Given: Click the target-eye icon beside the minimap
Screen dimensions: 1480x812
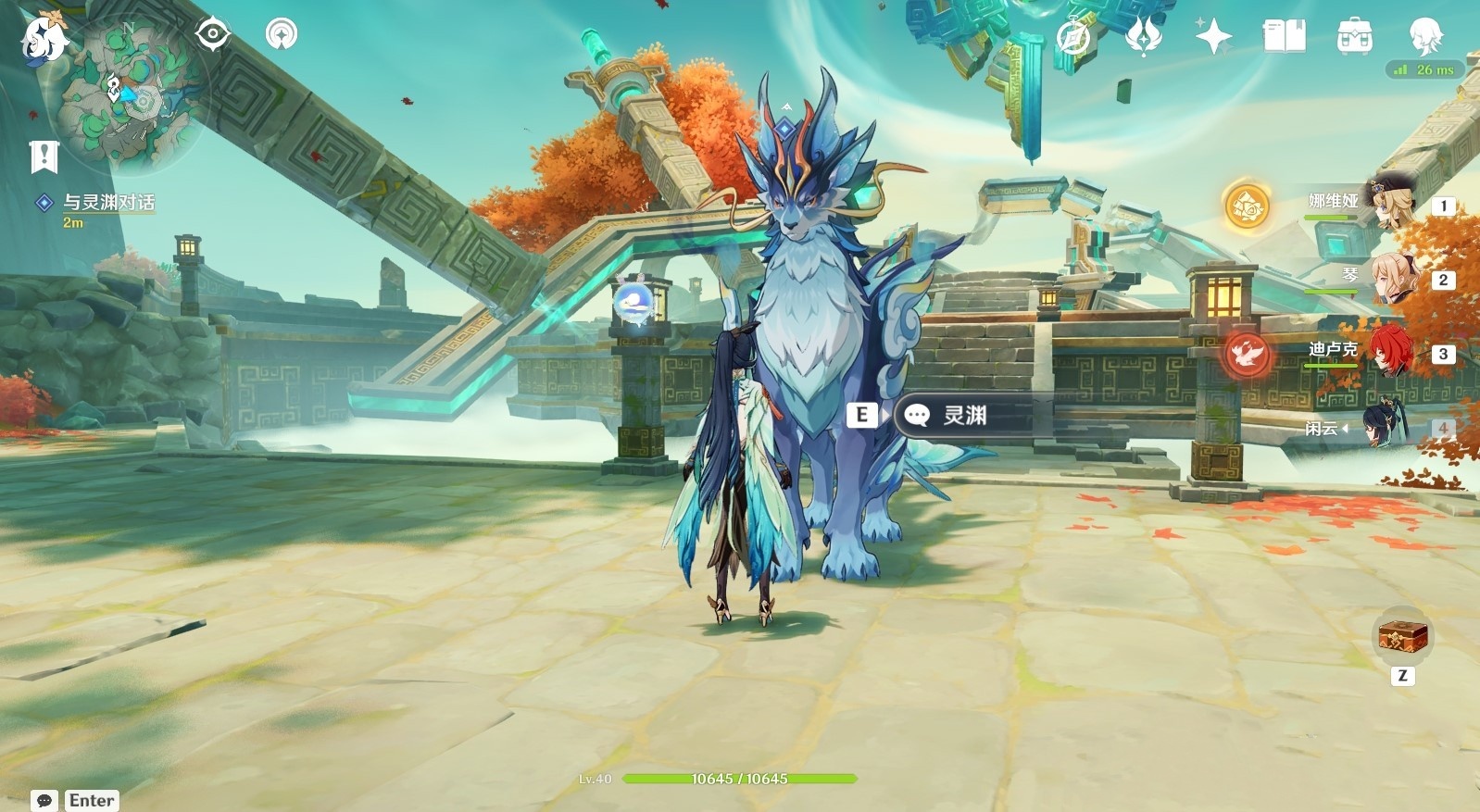Looking at the screenshot, I should click(x=212, y=34).
